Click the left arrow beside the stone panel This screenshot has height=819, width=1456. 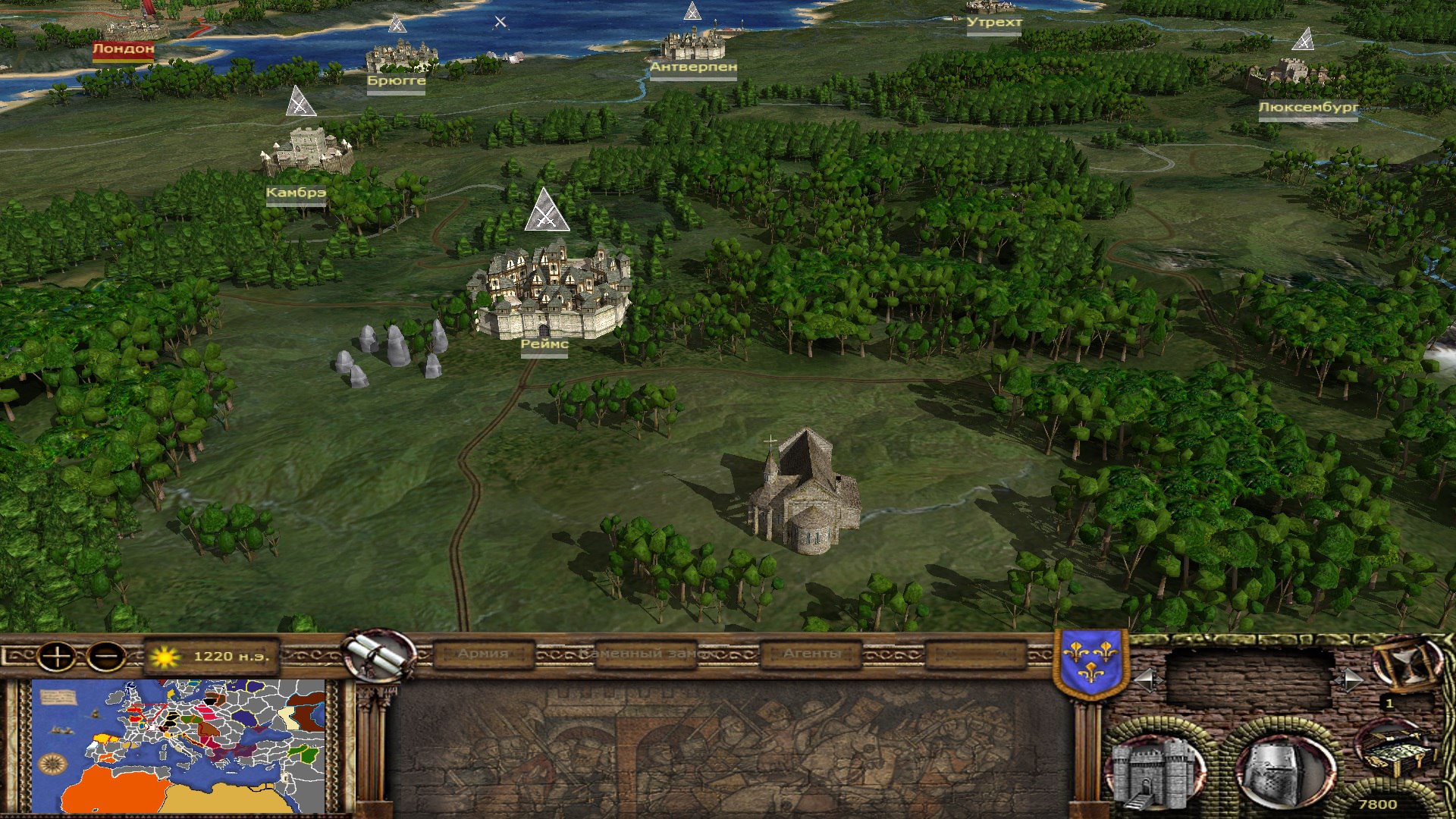pyautogui.click(x=1147, y=680)
